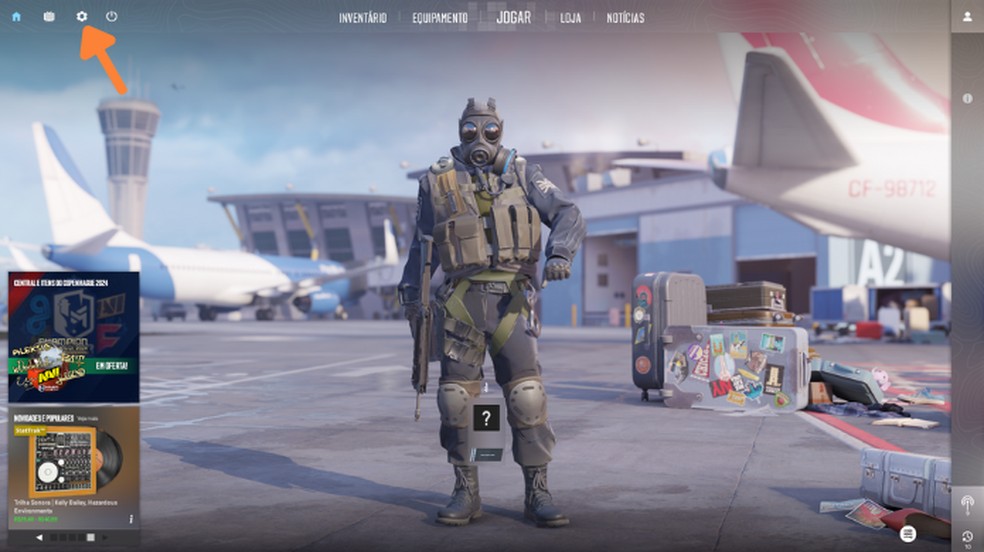Click the question mark box below the agent
The image size is (984, 552).
485,418
